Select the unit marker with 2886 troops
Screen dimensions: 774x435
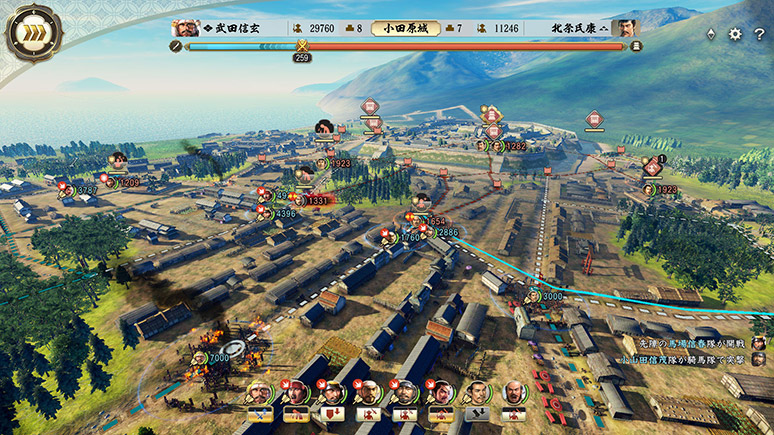coord(445,232)
